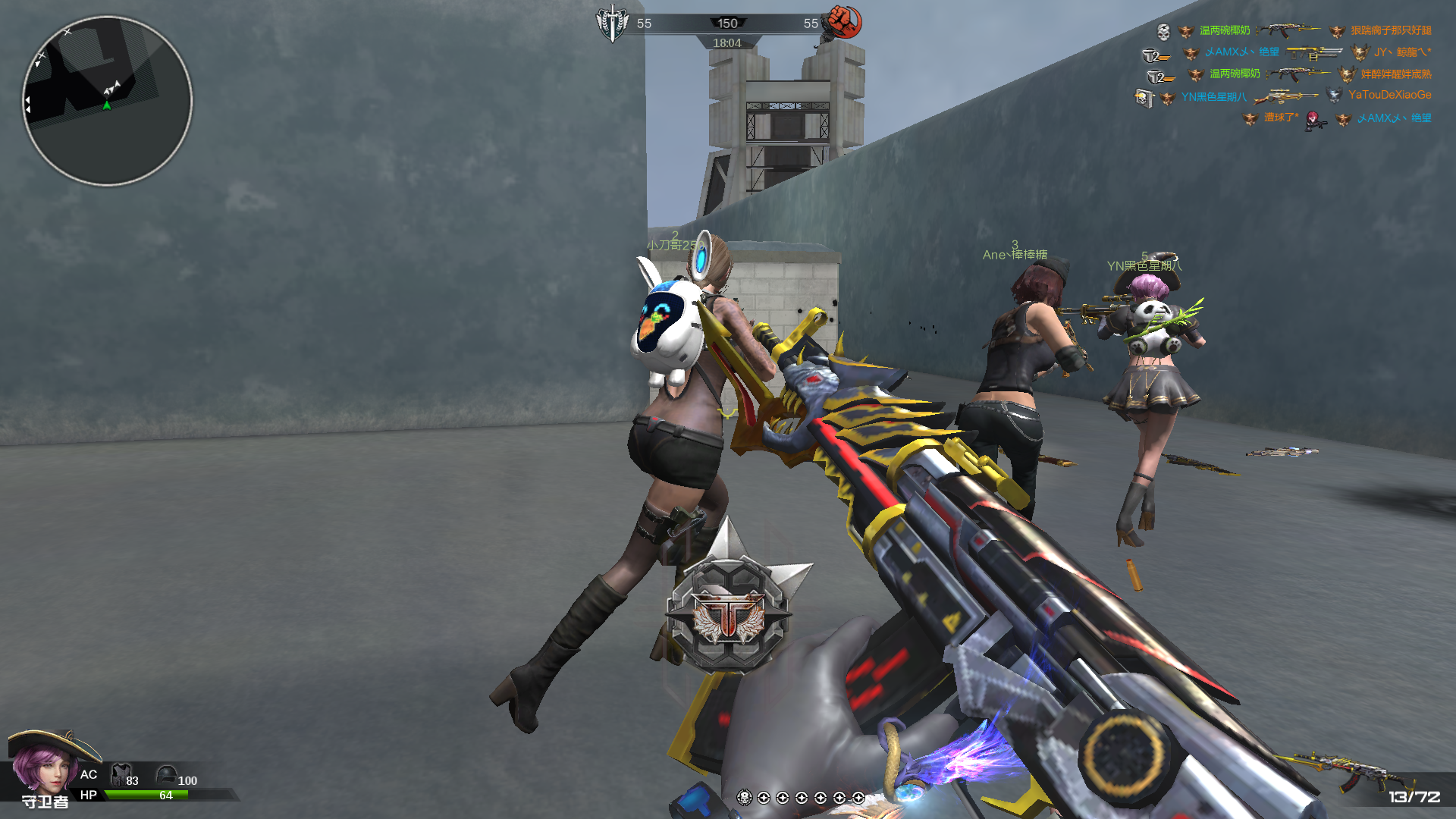Click the circular minimap
1456x819 pixels.
[107, 101]
